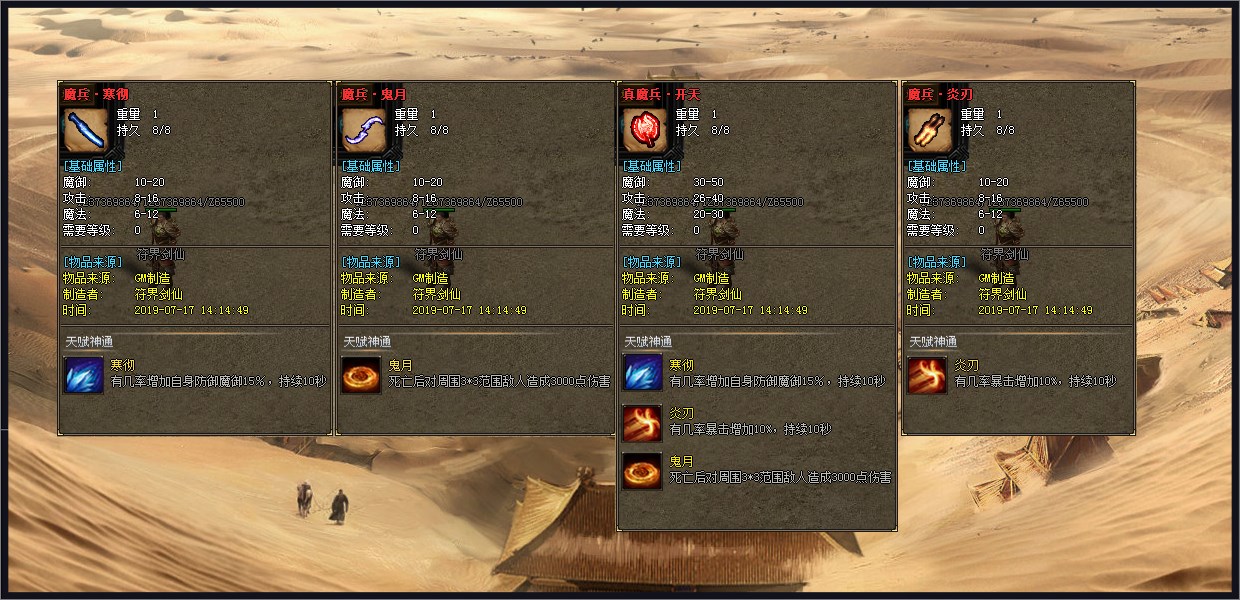Select the red weapon icon of 真魔兵·开天
The height and width of the screenshot is (600, 1240).
point(643,129)
